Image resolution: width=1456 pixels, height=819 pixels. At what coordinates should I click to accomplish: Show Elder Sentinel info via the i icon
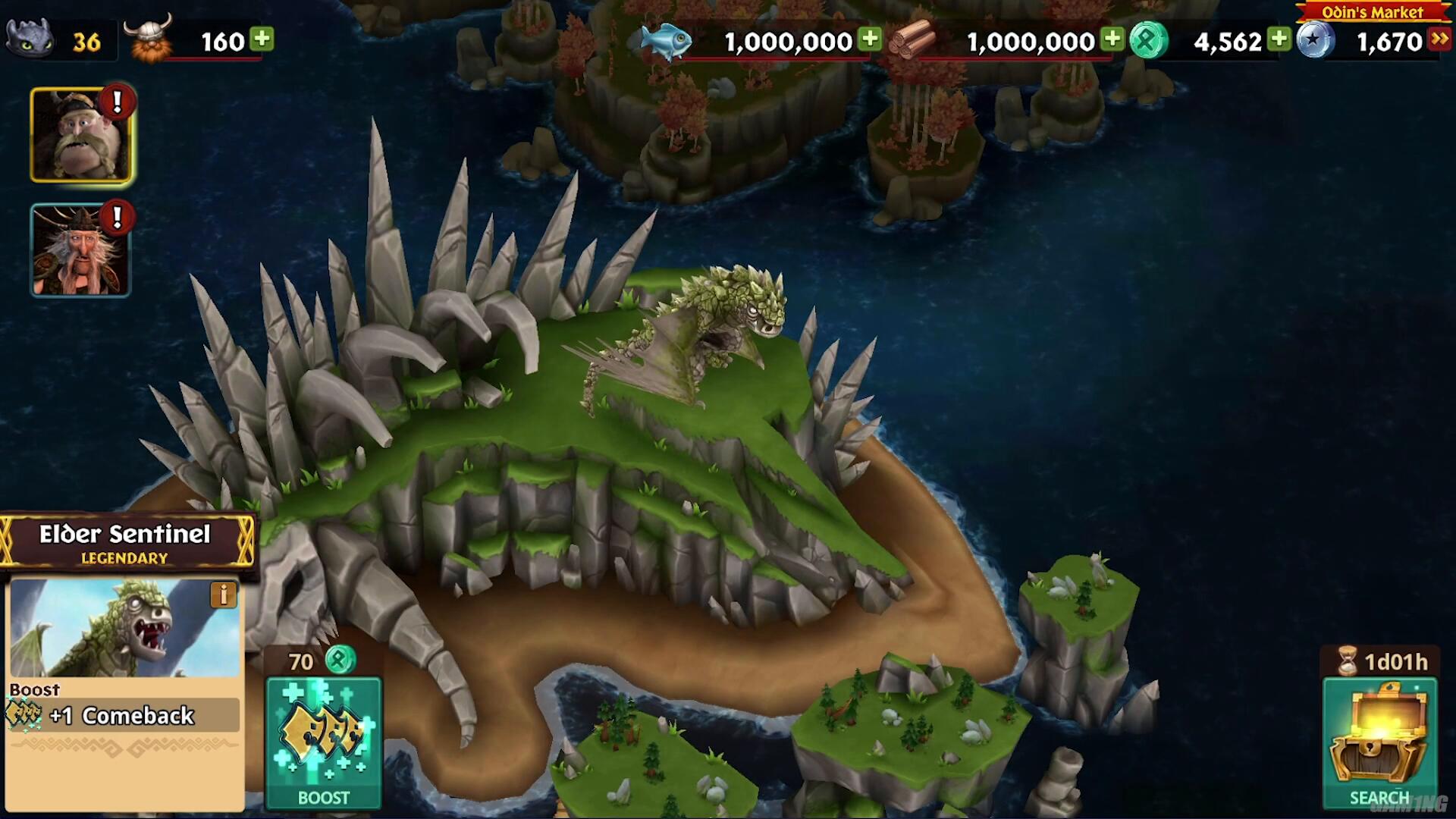point(223,595)
